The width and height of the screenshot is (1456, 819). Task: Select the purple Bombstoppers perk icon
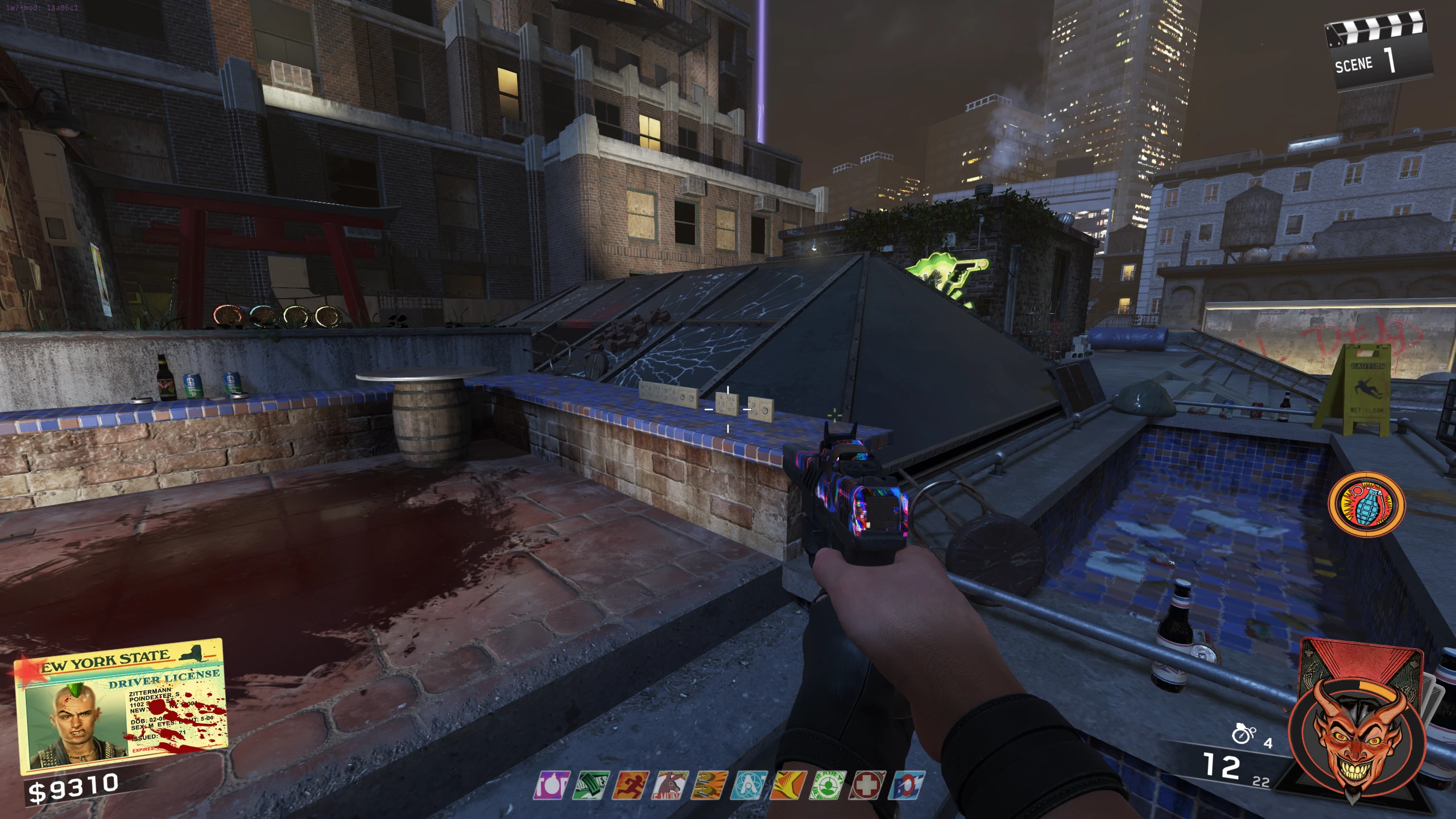pos(551,785)
